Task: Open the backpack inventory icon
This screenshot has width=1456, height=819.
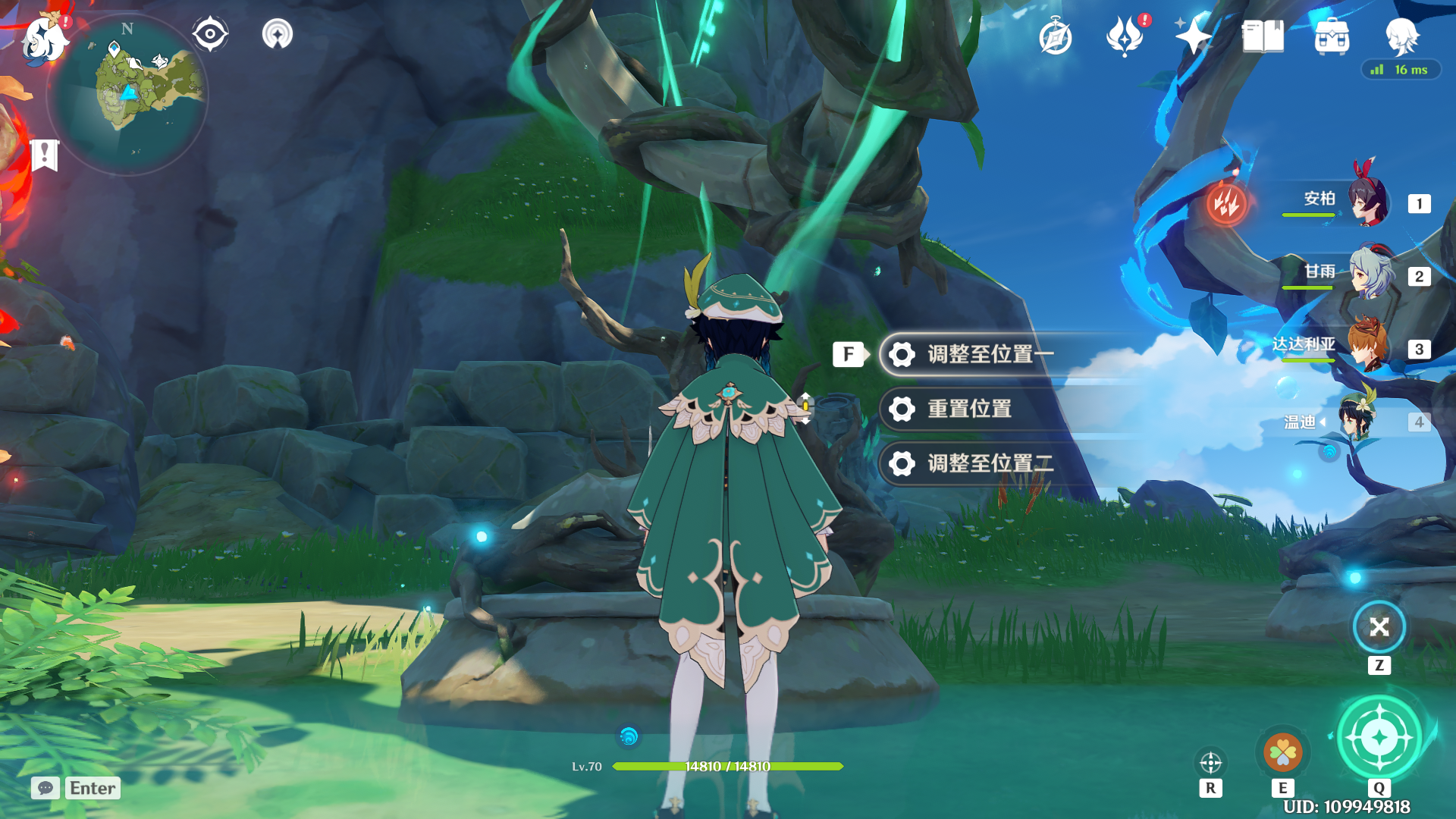Action: coord(1332,36)
